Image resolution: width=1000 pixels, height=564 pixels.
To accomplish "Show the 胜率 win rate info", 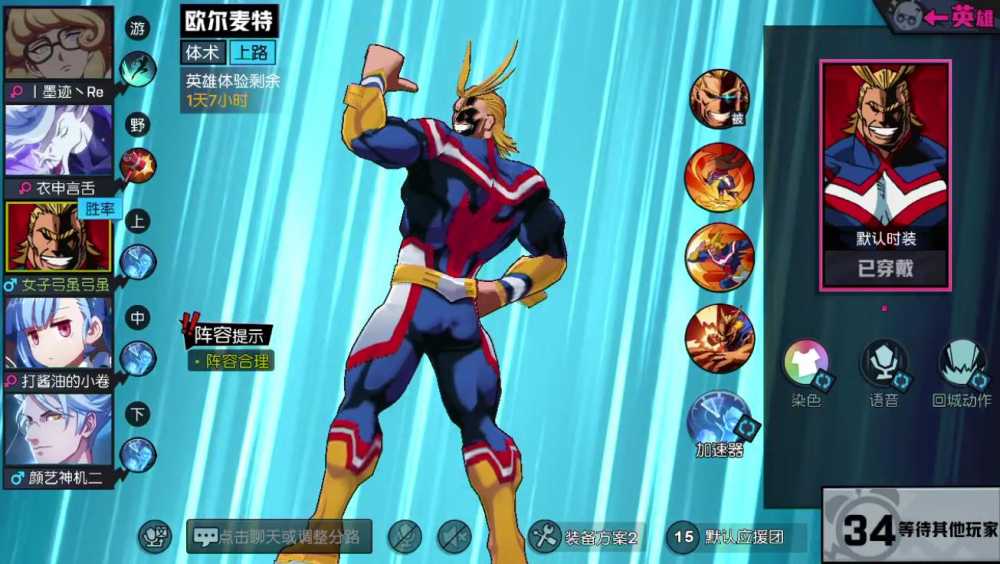I will pos(100,209).
